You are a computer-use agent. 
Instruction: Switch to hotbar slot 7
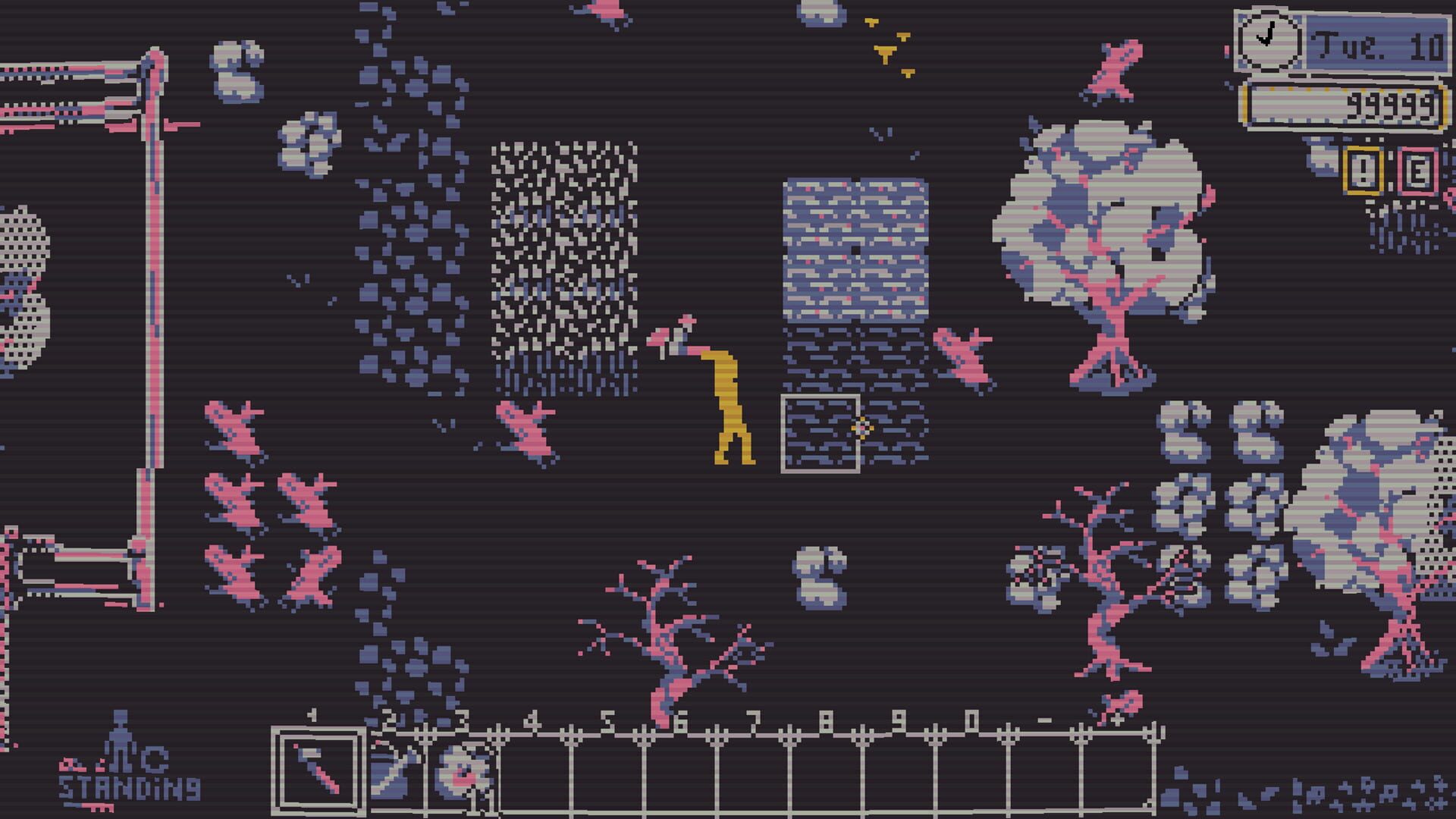pyautogui.click(x=751, y=766)
